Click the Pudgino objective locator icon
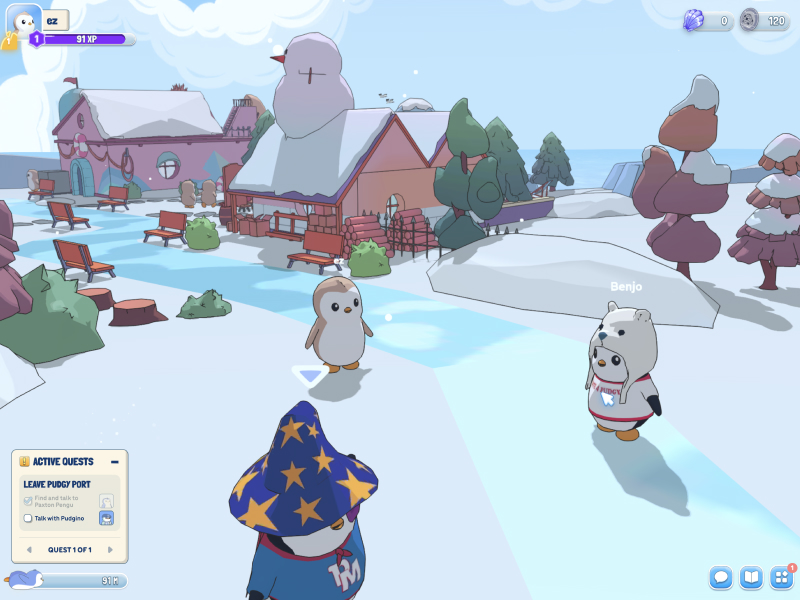The image size is (800, 600). coord(106,518)
